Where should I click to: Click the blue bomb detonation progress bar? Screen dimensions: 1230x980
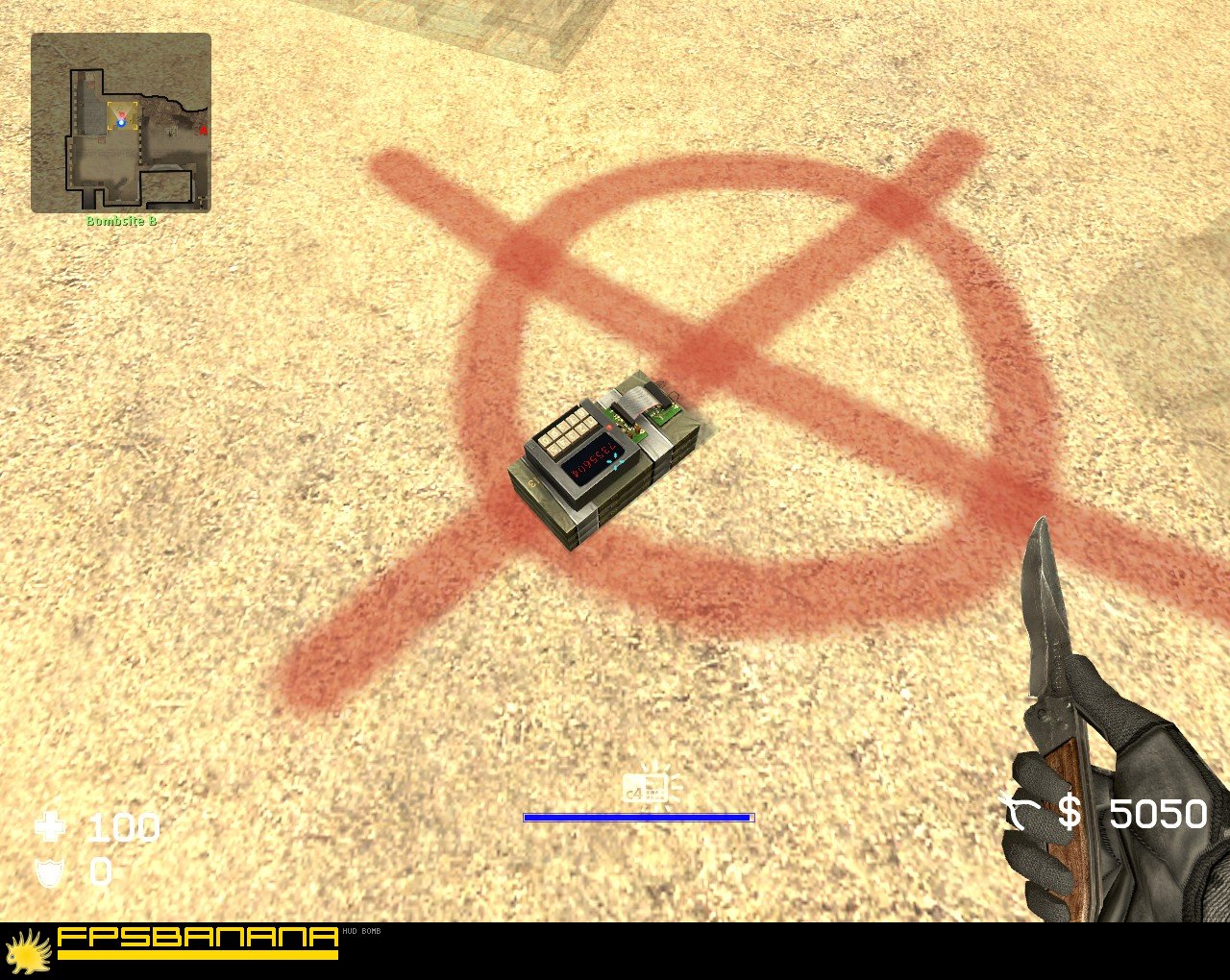coord(637,817)
